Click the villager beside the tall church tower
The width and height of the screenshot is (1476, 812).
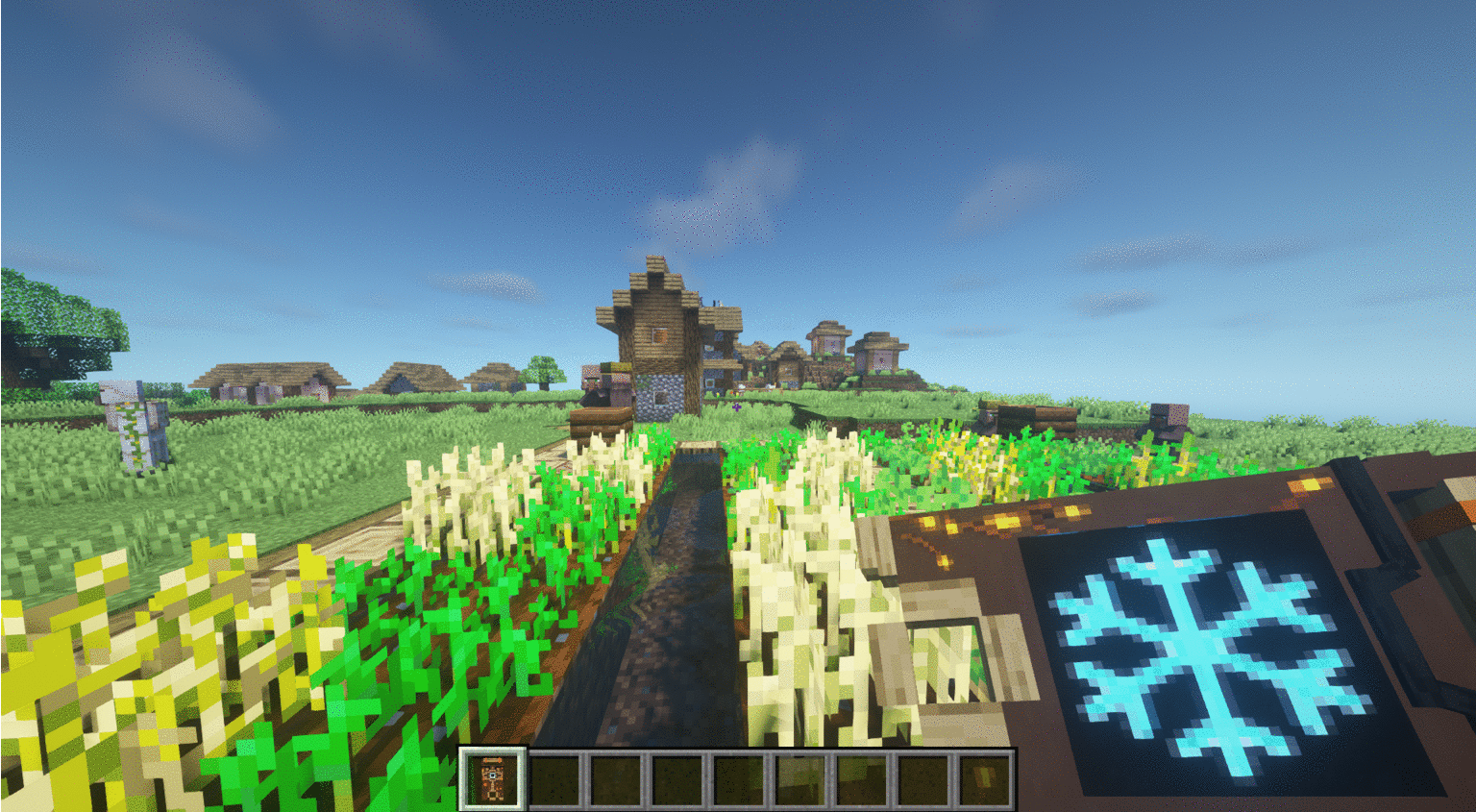(591, 382)
